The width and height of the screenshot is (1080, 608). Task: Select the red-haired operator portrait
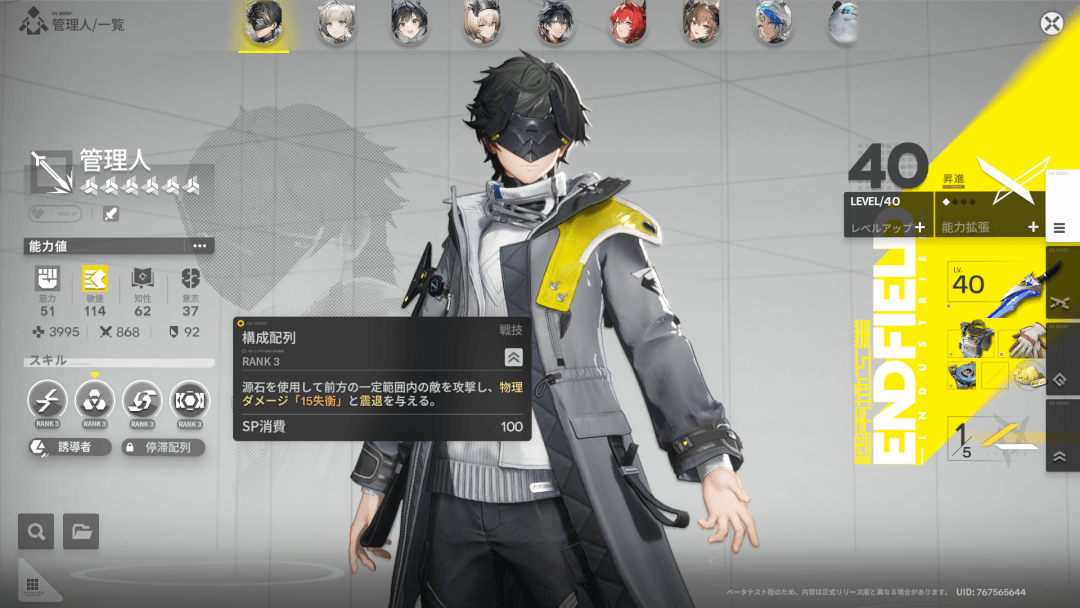point(627,23)
